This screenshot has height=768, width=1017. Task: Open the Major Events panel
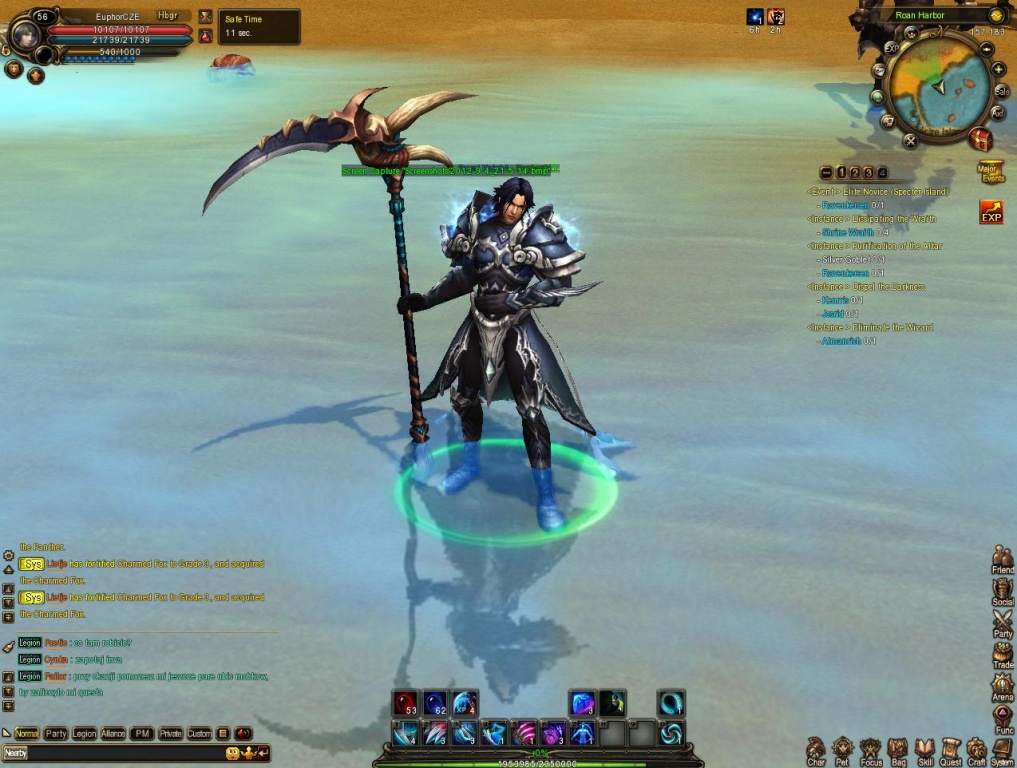990,170
